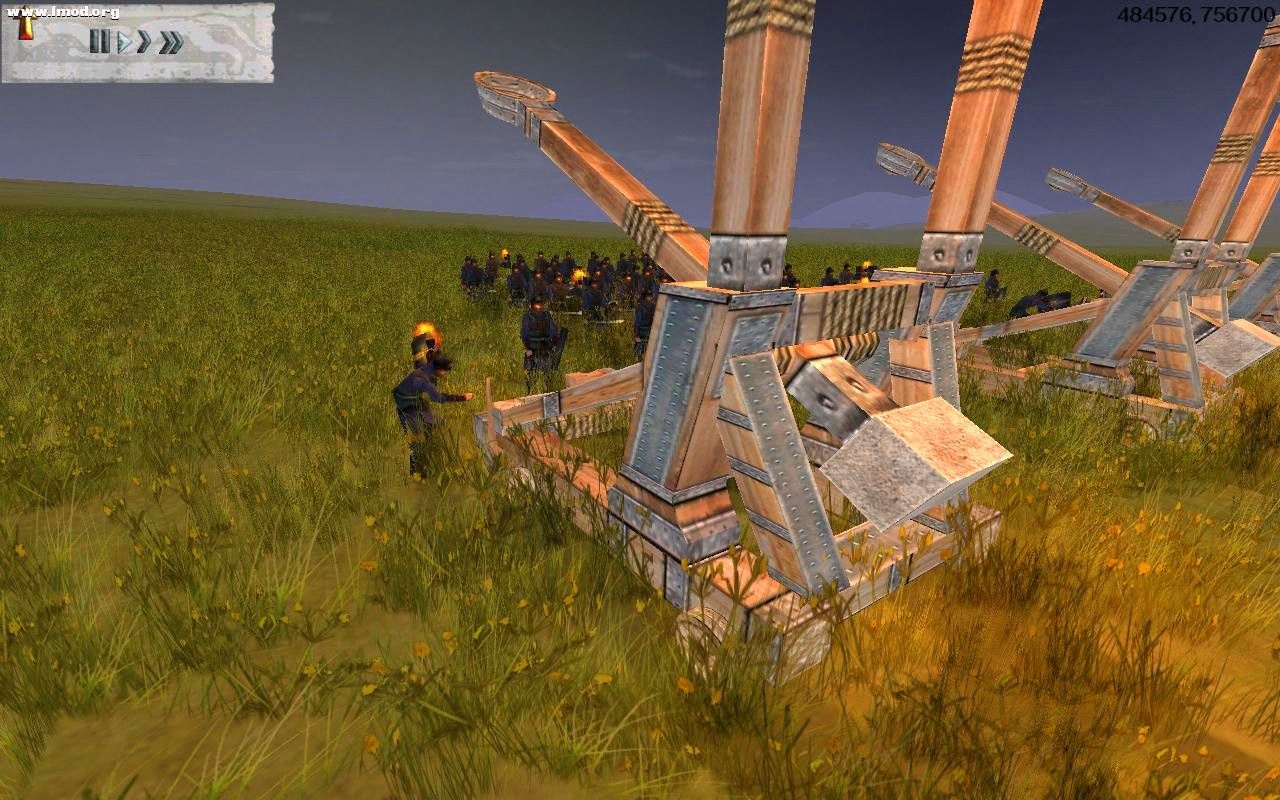
Task: Select the single-chevron fast-forward speed icon
Action: [143, 42]
